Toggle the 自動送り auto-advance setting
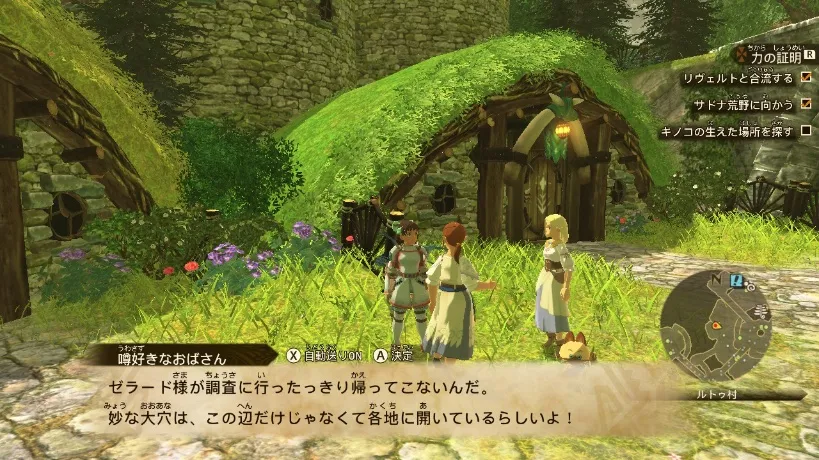The image size is (819, 460). [x=325, y=354]
